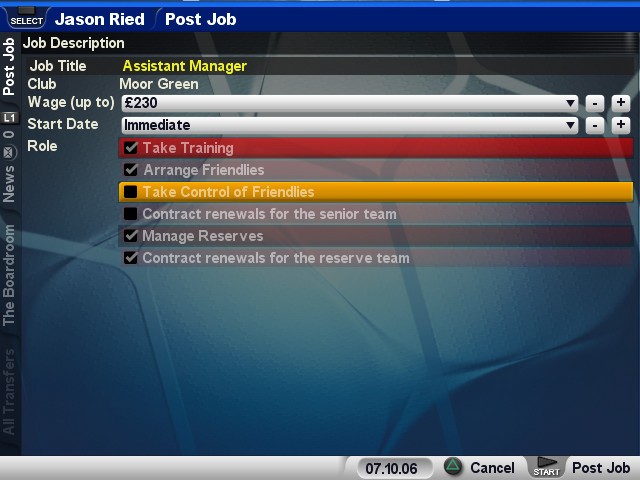This screenshot has width=640, height=480.
Task: Increase the wage with its plus button
Action: point(621,102)
